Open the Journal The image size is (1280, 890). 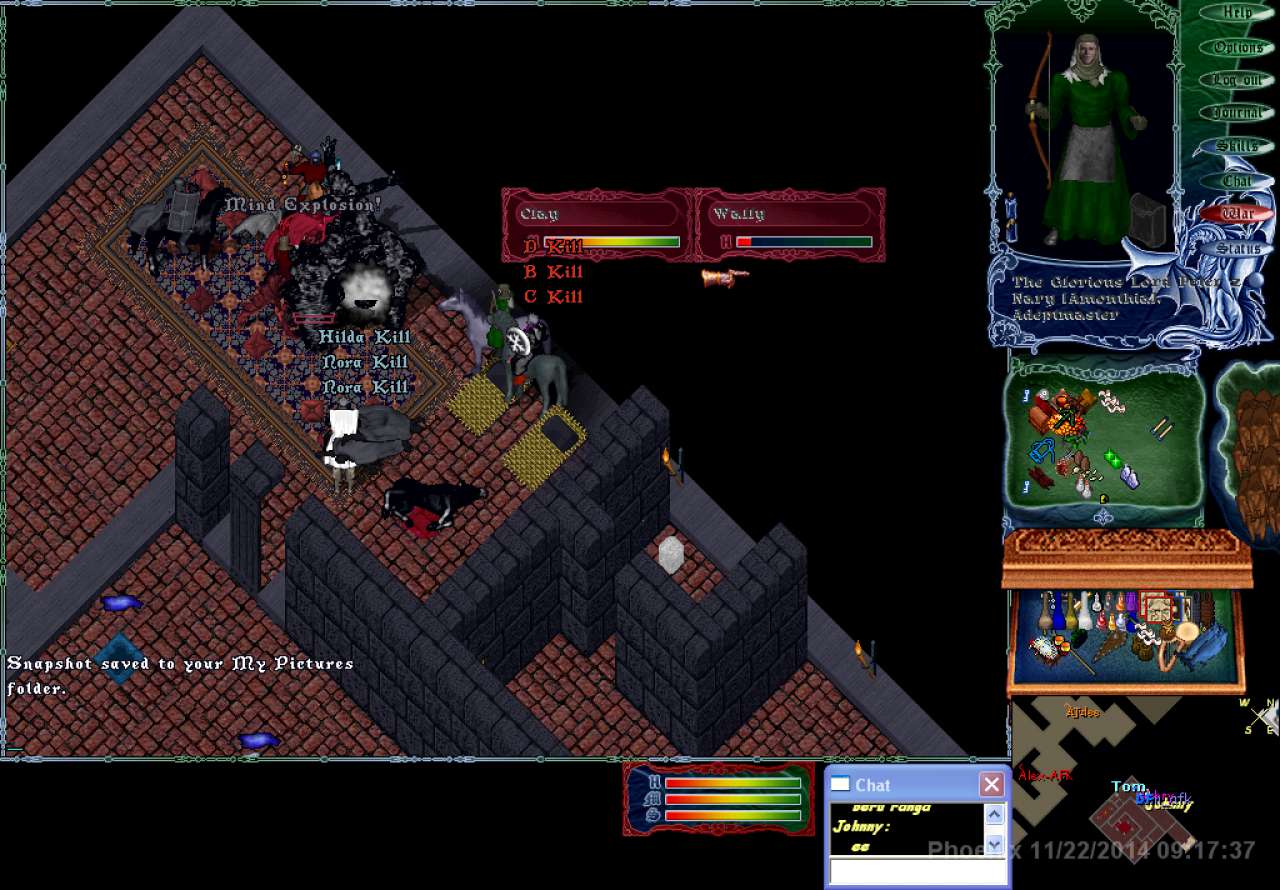coord(1237,113)
